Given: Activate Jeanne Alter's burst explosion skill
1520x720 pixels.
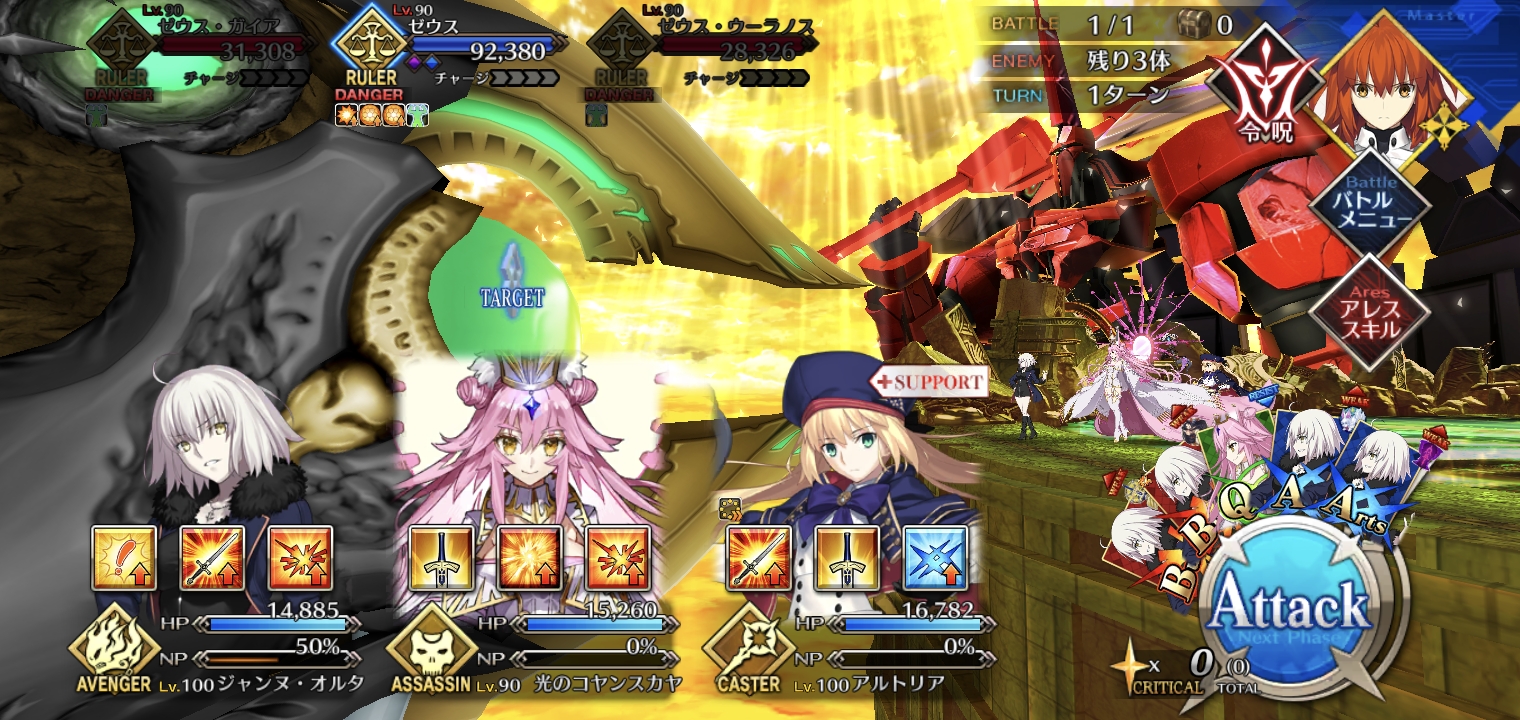Looking at the screenshot, I should pos(300,557).
